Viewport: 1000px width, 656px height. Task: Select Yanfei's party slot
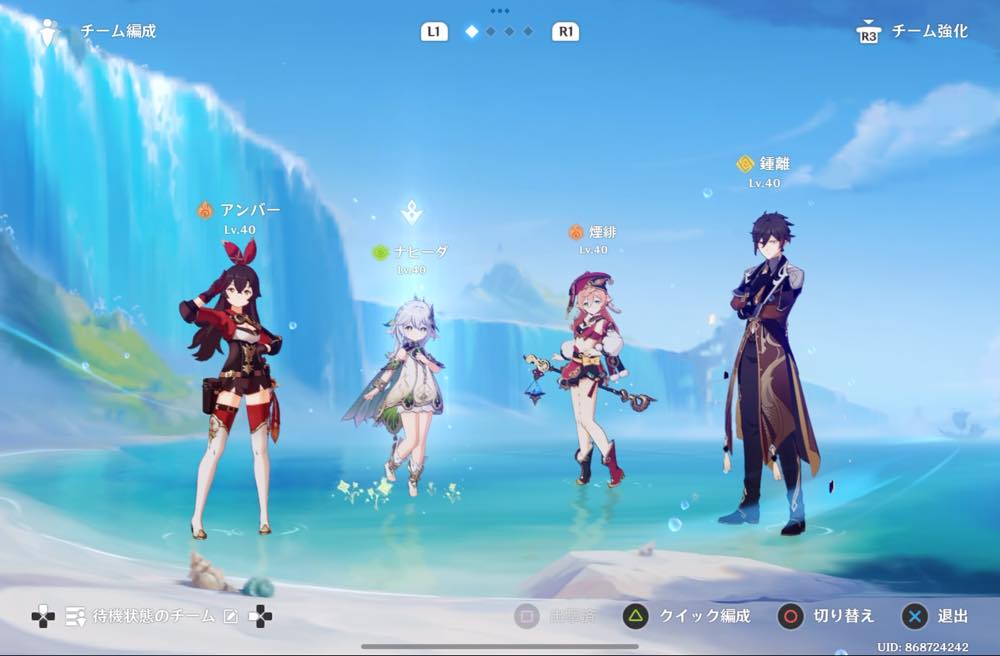point(592,380)
